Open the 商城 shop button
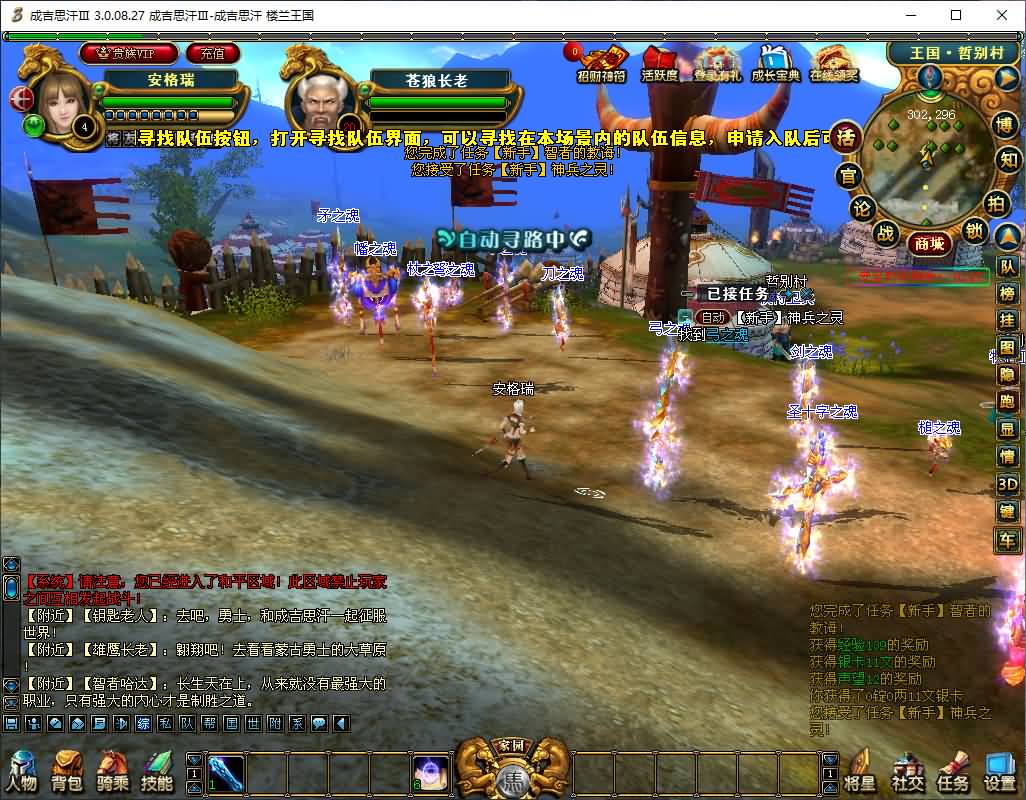The width and height of the screenshot is (1026, 800). point(927,243)
